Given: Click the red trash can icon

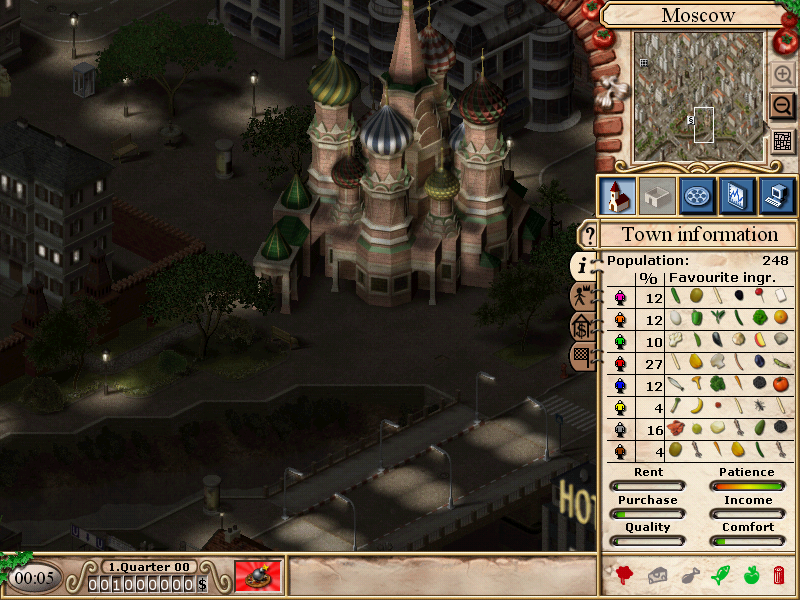Looking at the screenshot, I should click(779, 575).
